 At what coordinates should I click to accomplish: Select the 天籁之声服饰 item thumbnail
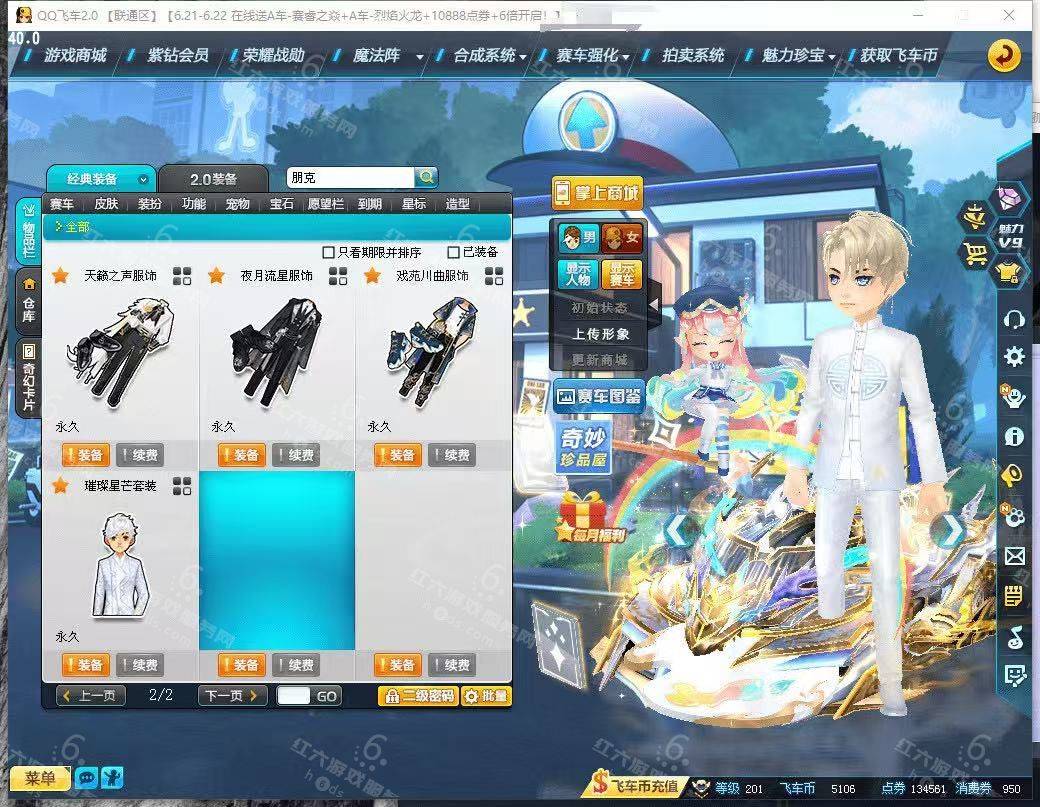coord(118,350)
